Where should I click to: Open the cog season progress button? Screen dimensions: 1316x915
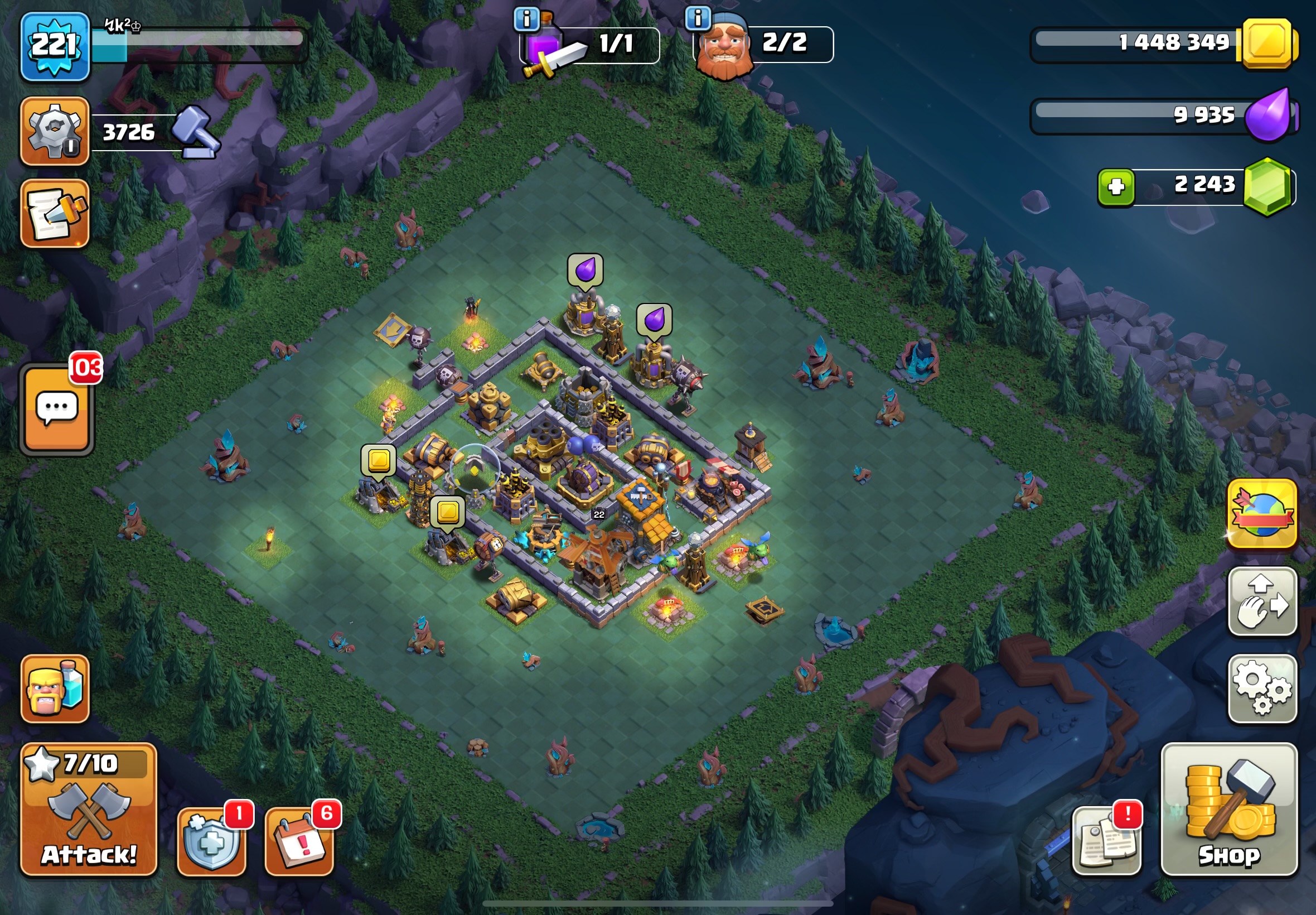click(55, 131)
